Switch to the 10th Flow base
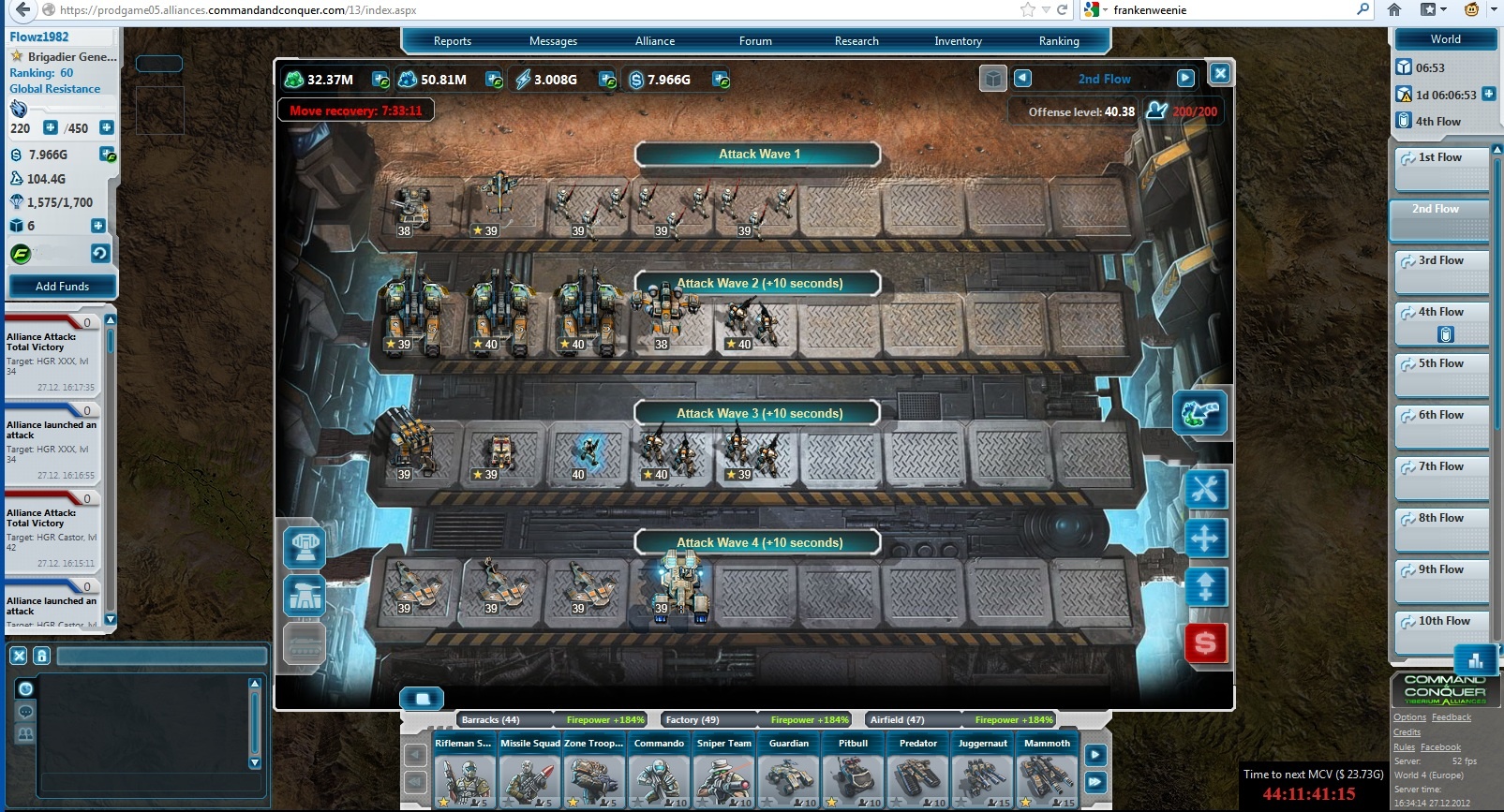The image size is (1504, 812). [x=1441, y=629]
